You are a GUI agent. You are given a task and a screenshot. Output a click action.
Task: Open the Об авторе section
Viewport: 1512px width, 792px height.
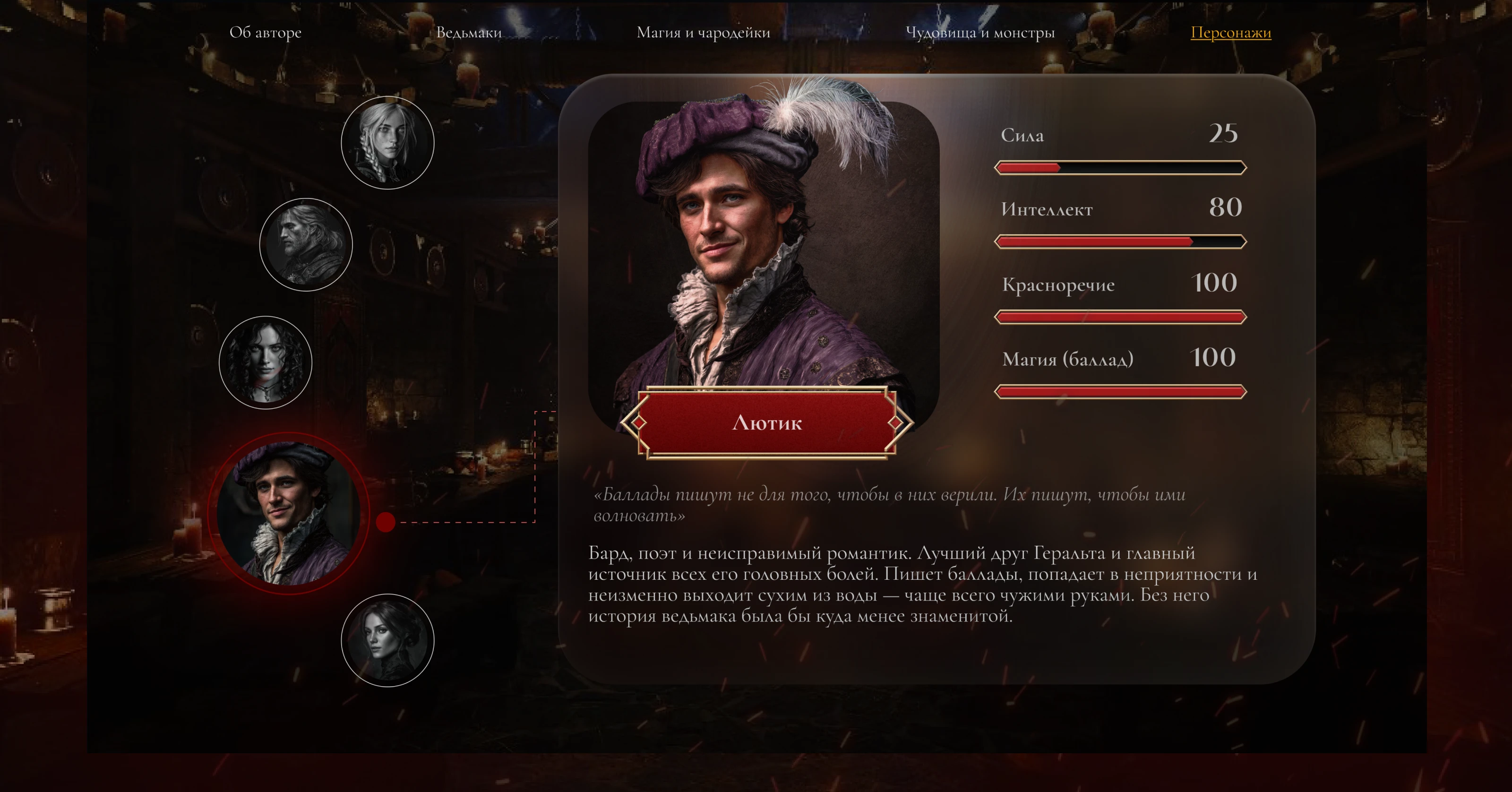pos(267,34)
